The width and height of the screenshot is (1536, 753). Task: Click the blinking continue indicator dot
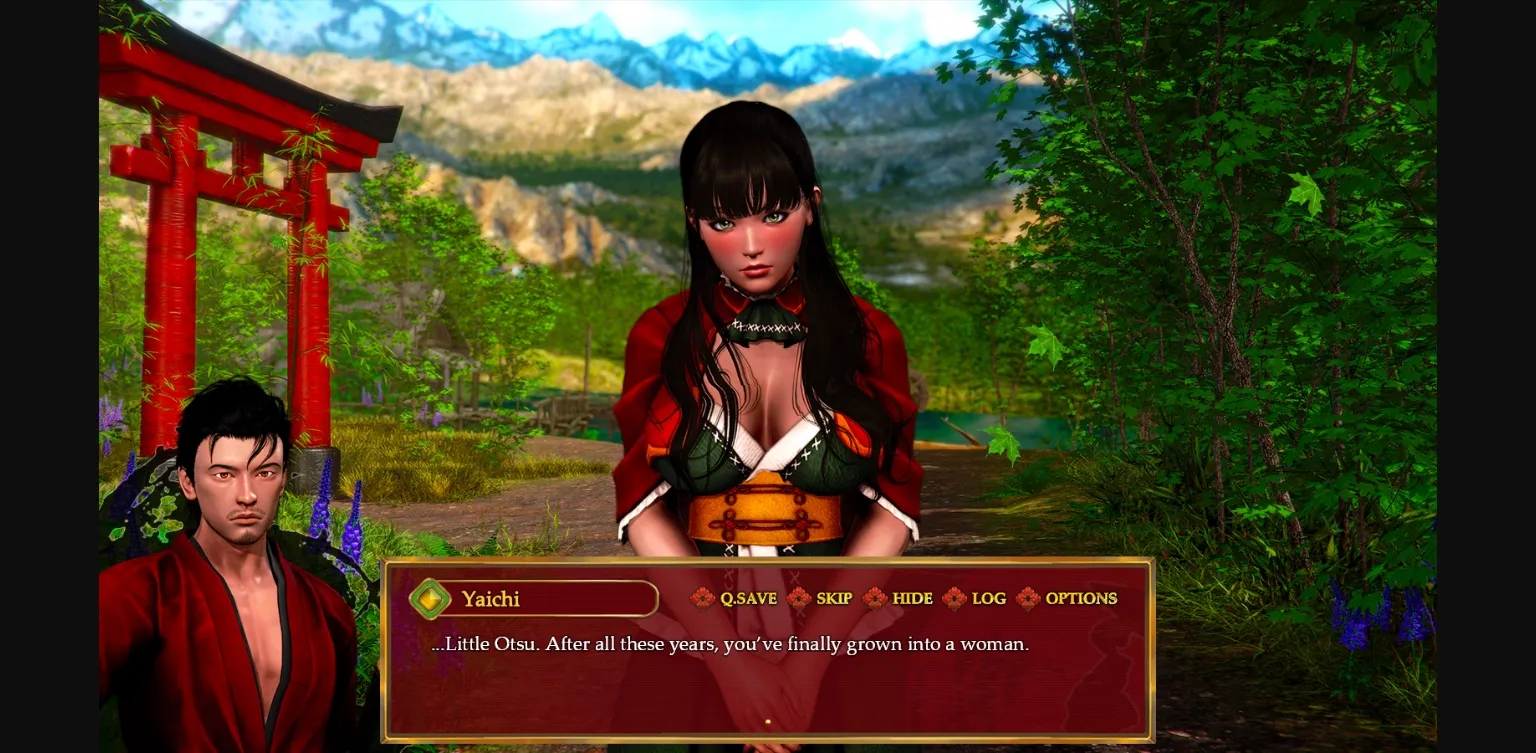[768, 721]
